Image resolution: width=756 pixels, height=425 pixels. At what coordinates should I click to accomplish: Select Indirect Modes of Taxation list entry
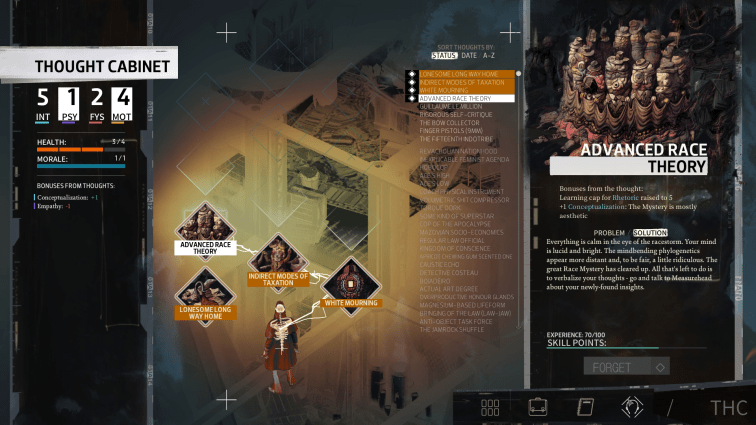(x=466, y=82)
